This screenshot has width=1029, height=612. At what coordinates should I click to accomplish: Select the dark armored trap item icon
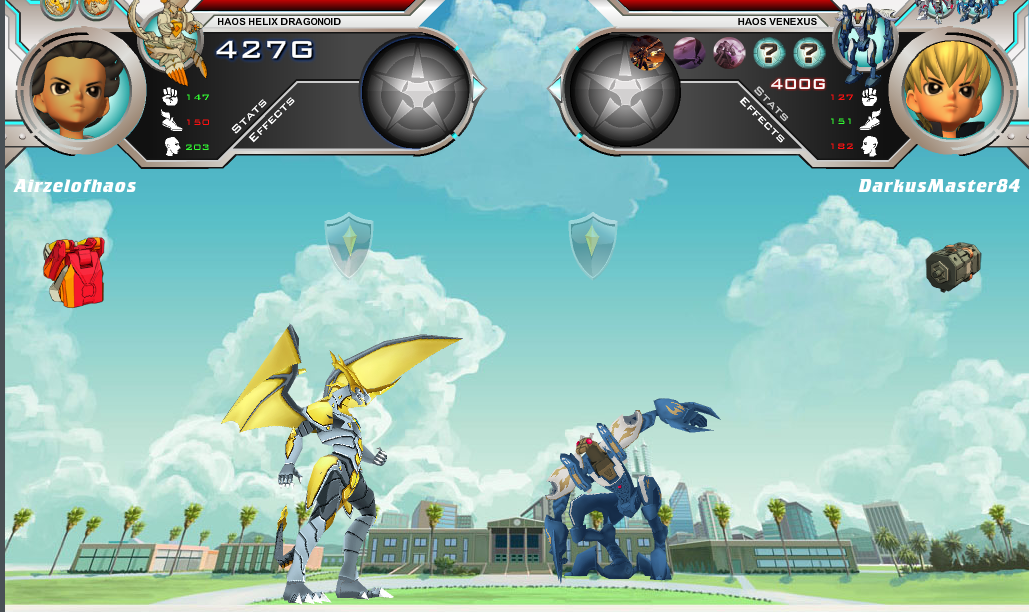click(953, 267)
